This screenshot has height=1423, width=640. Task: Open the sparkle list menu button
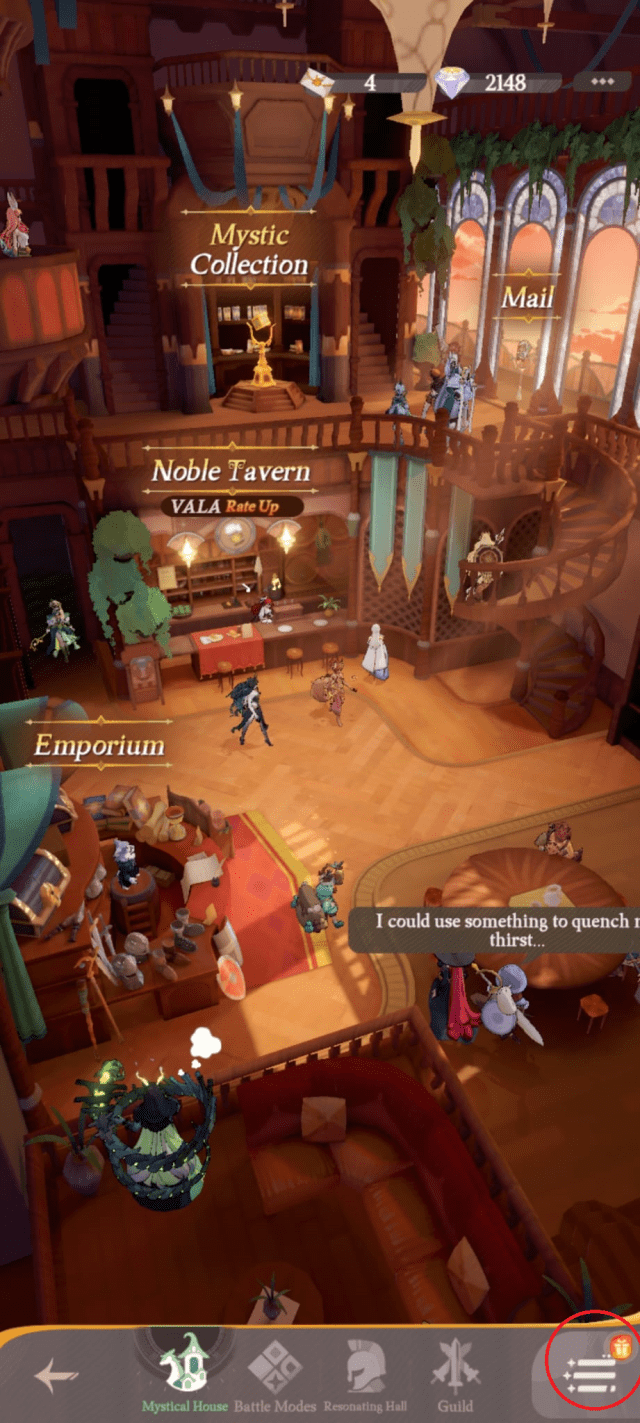click(x=591, y=1373)
